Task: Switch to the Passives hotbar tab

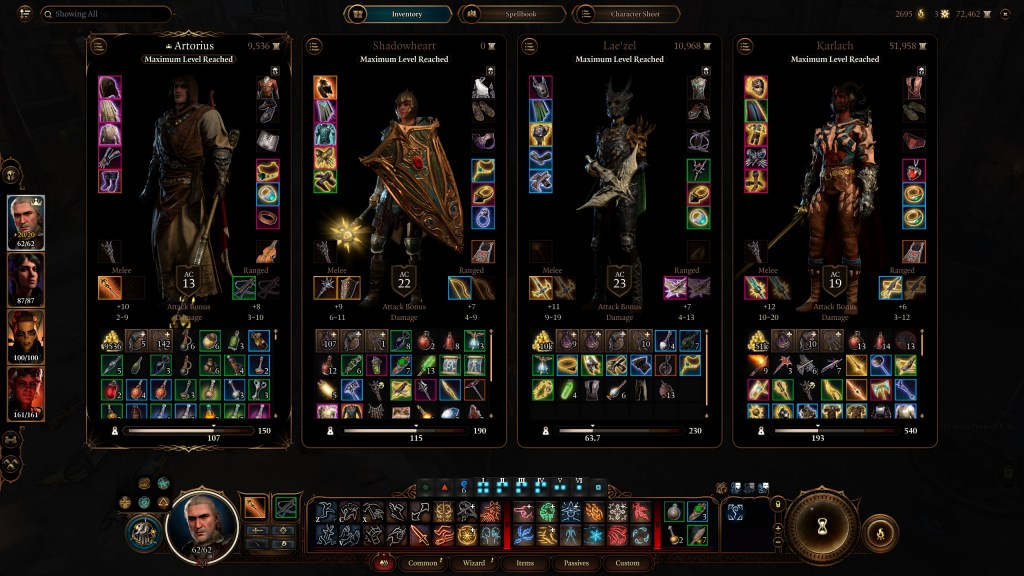Action: [x=577, y=563]
